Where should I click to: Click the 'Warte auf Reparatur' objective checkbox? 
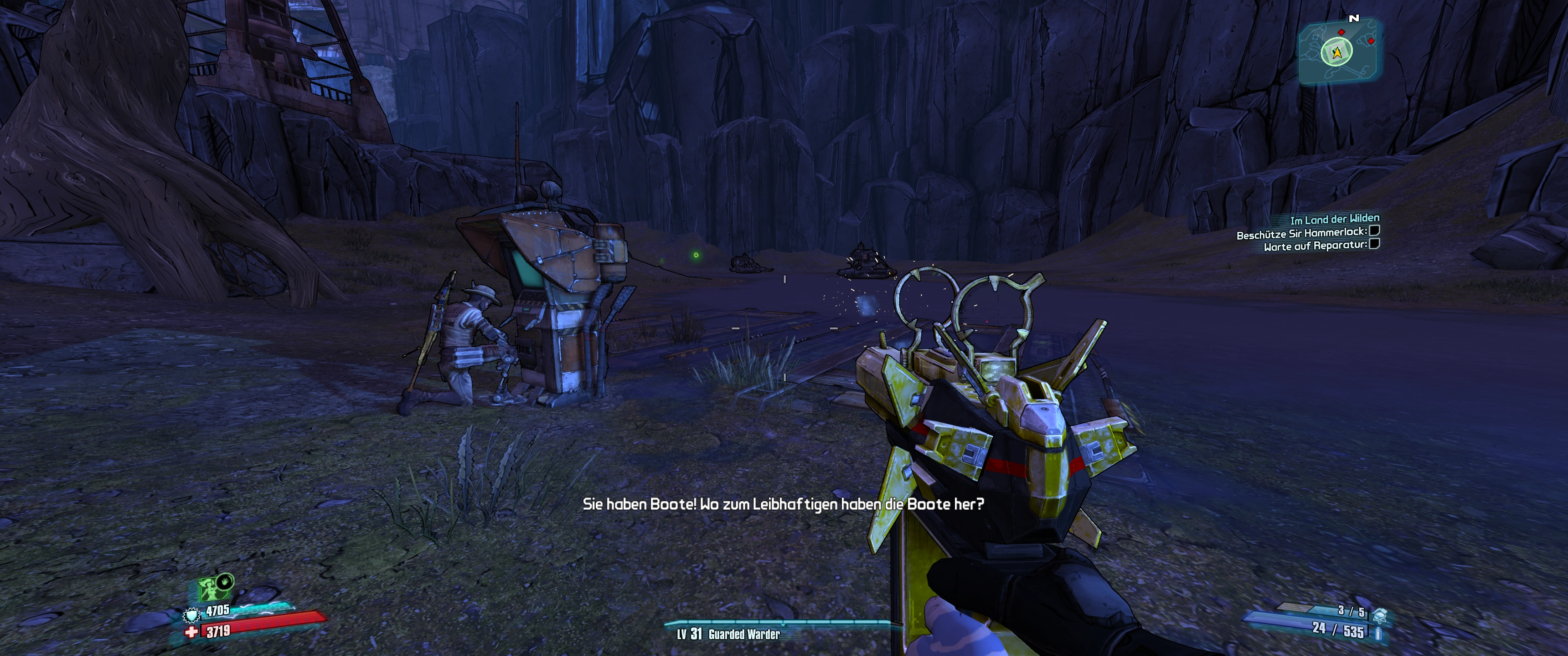(x=1374, y=244)
